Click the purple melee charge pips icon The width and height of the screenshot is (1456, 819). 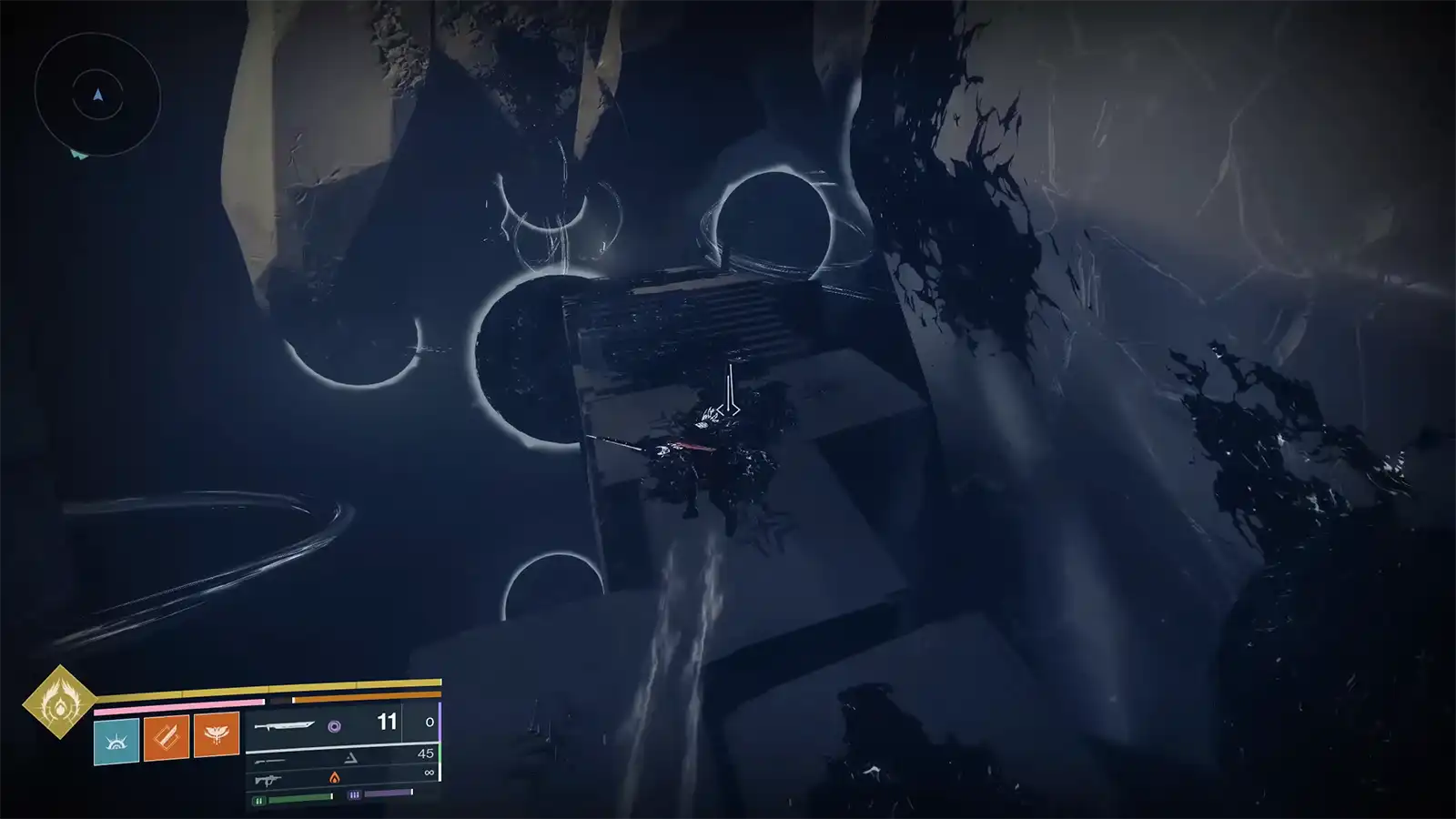click(x=354, y=794)
